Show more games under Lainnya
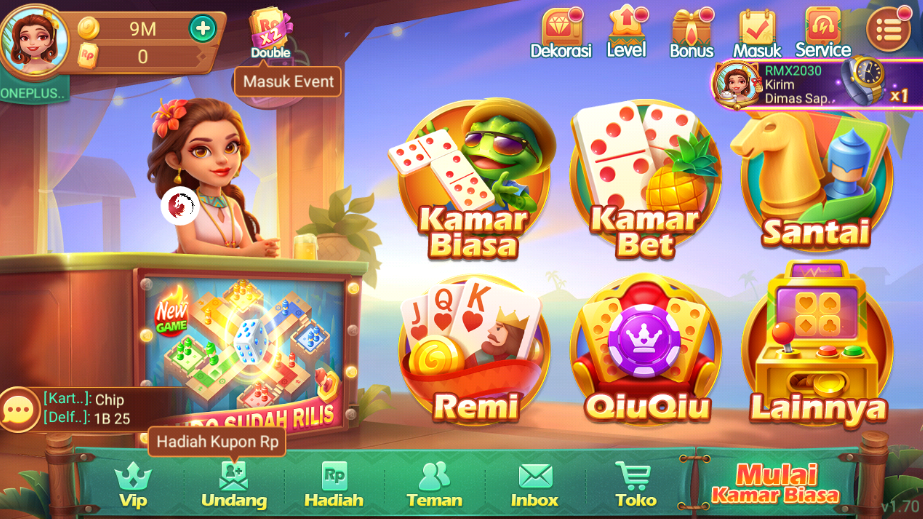The image size is (923, 519). (815, 352)
